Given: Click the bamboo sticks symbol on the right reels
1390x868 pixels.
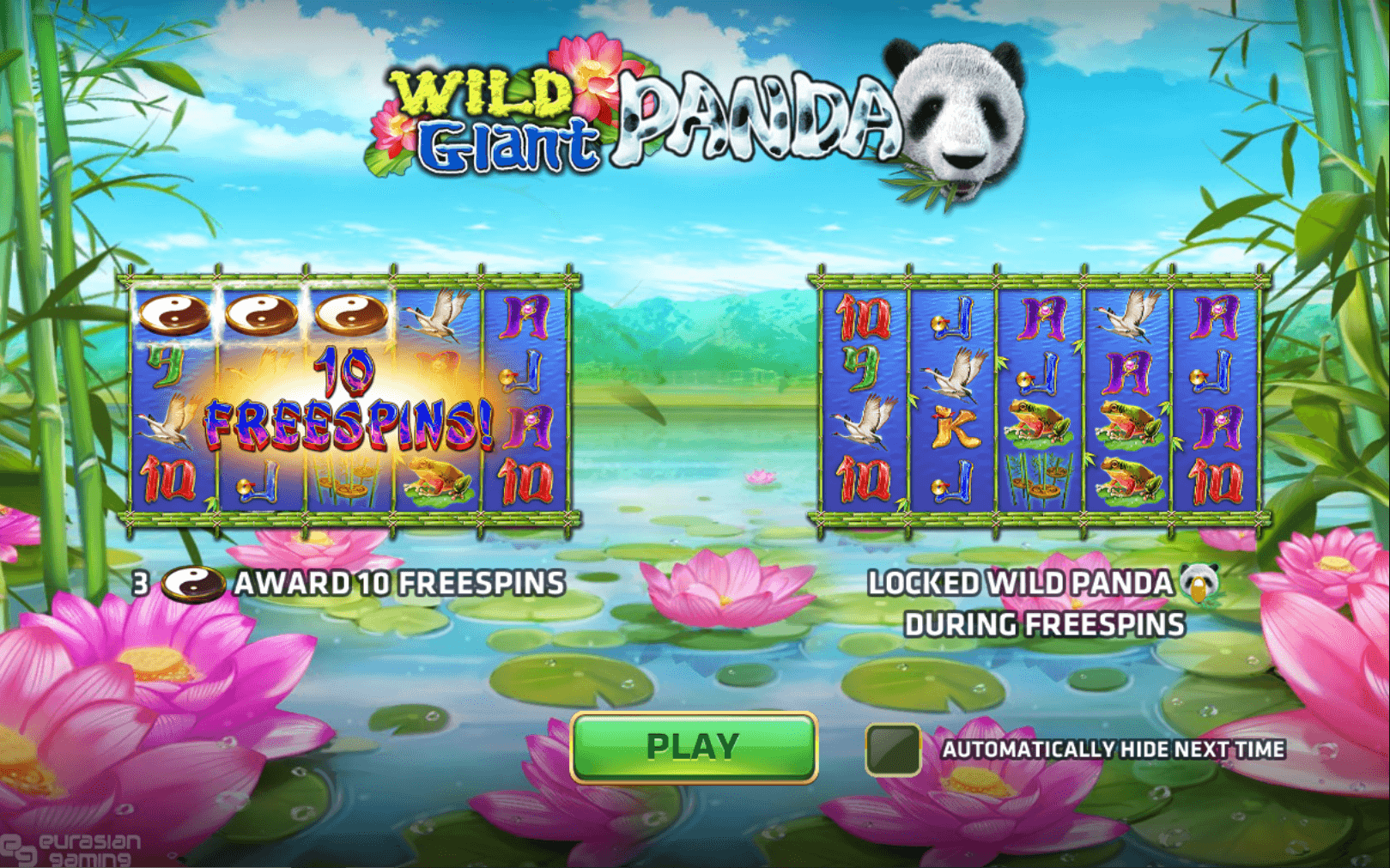Looking at the screenshot, I should [1039, 481].
